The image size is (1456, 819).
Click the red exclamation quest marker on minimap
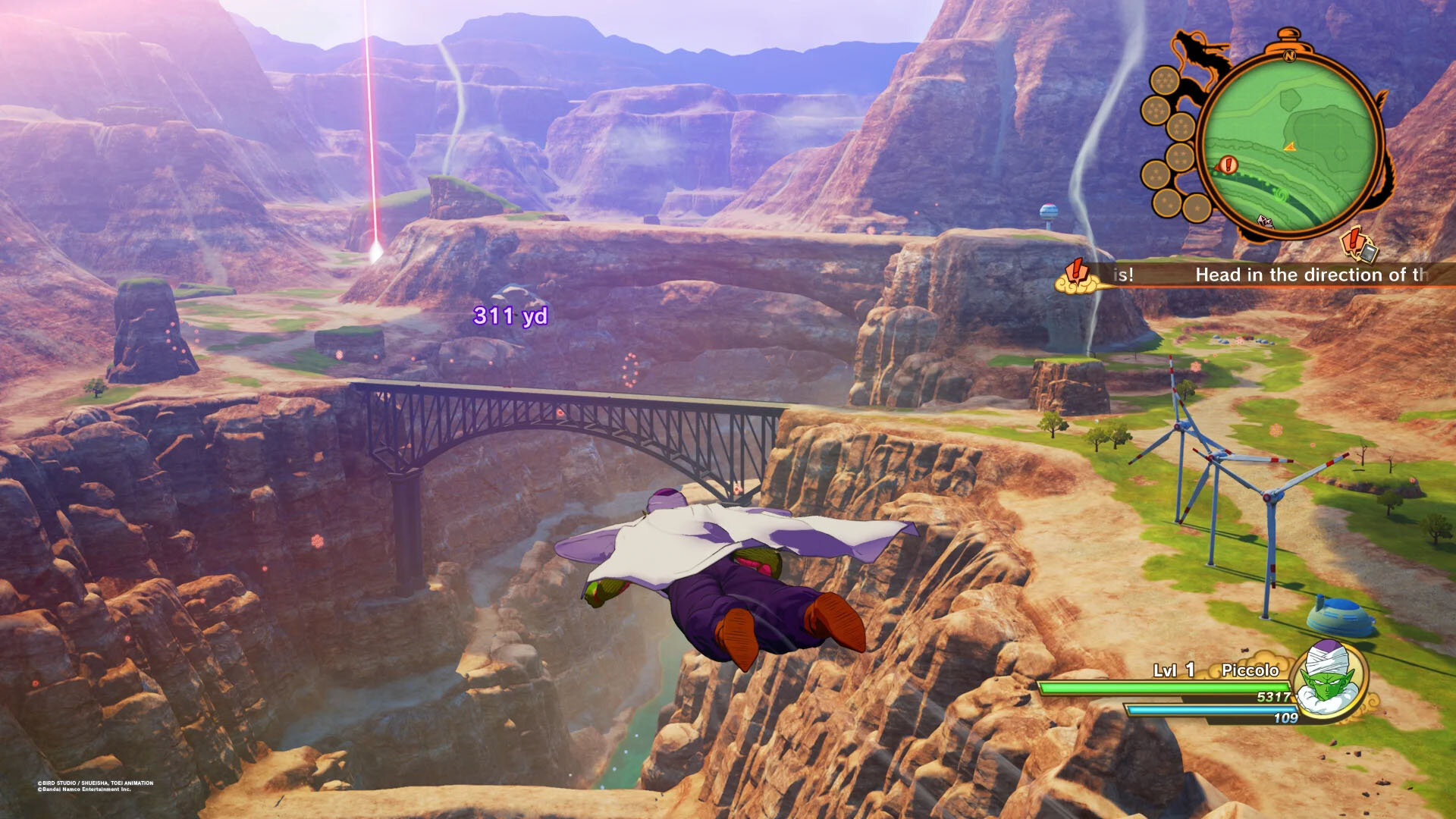(x=1228, y=164)
